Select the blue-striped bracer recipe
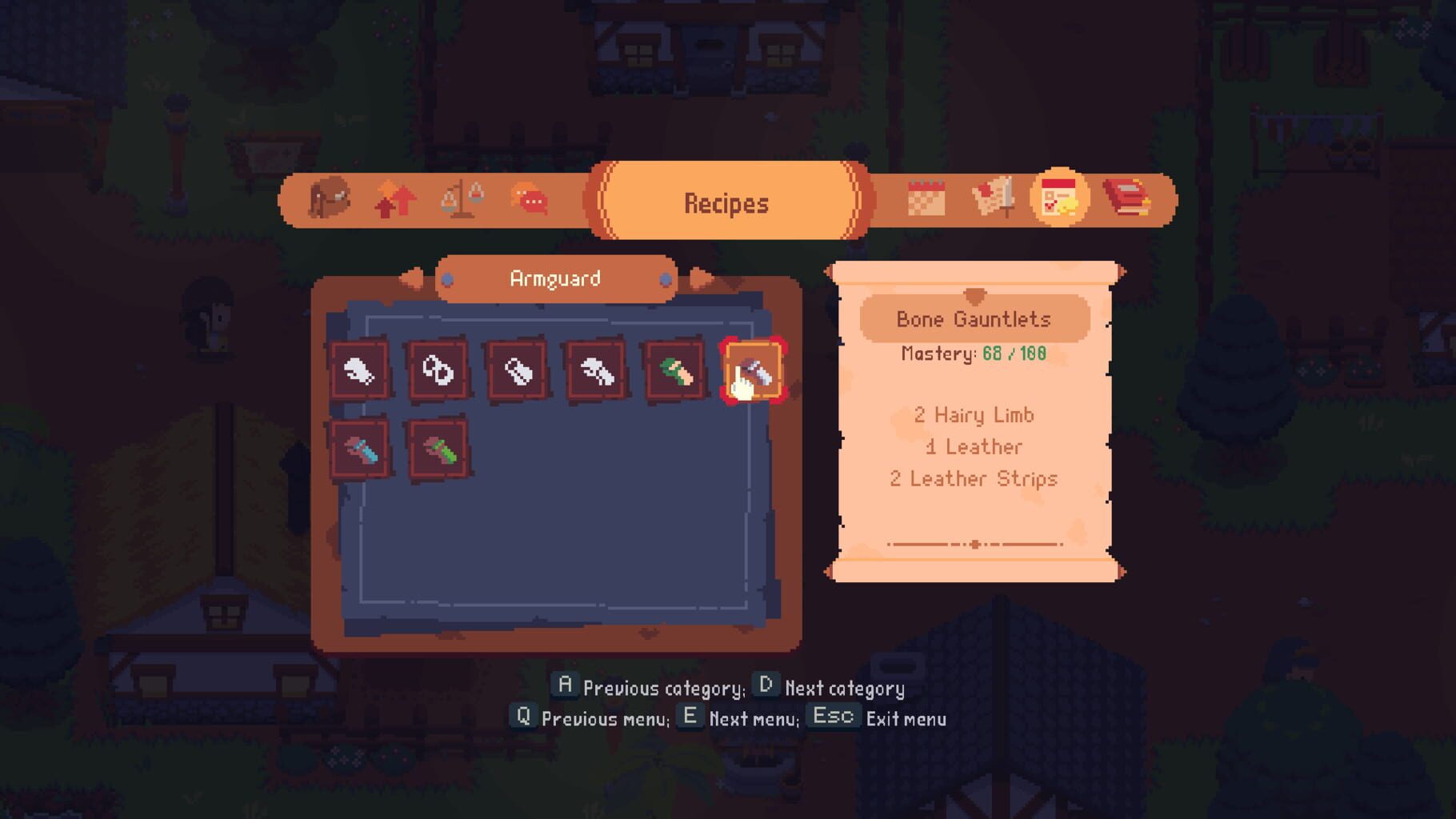The image size is (1456, 819). tap(362, 448)
